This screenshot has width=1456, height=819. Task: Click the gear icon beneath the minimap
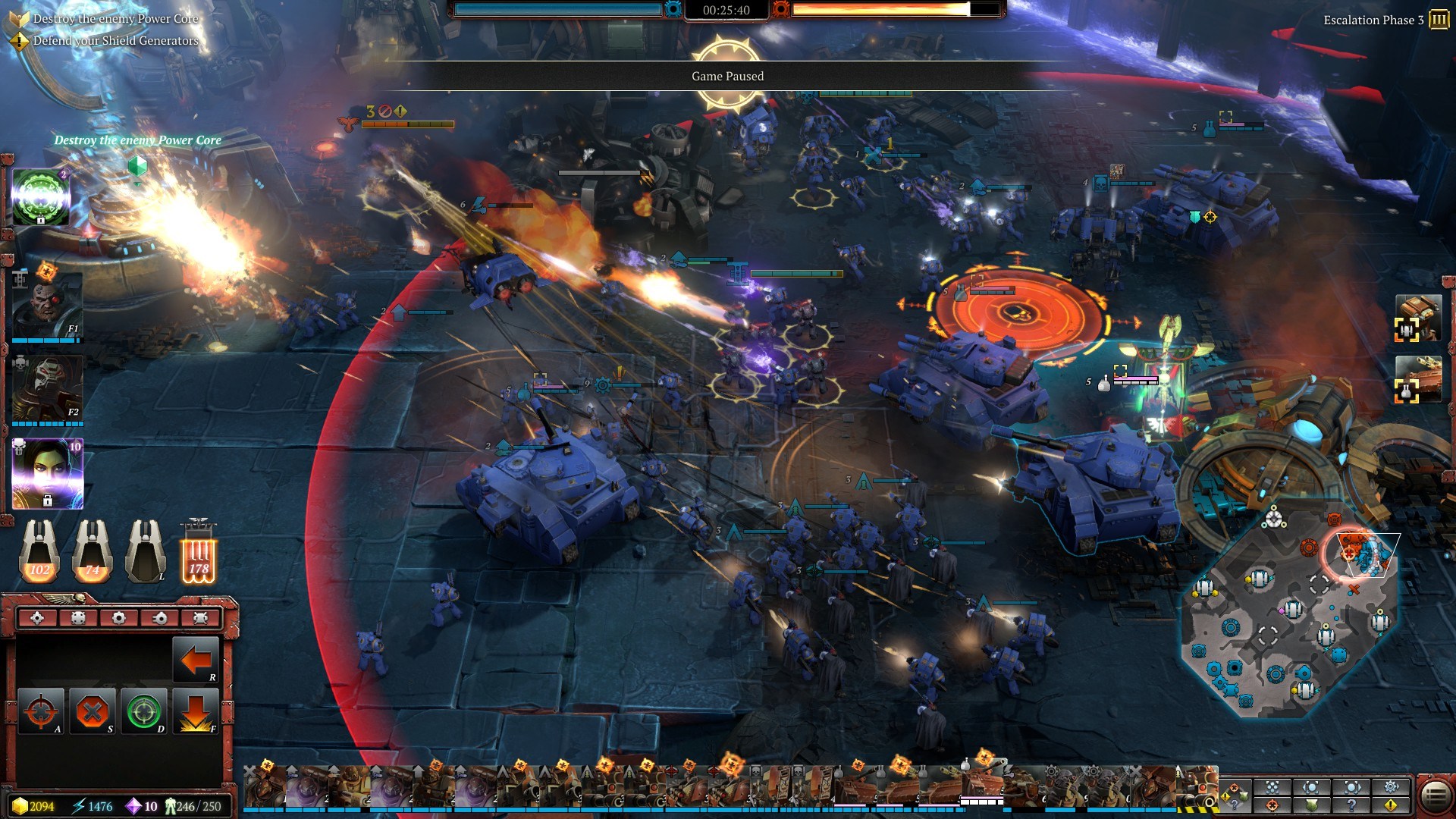click(x=1391, y=787)
